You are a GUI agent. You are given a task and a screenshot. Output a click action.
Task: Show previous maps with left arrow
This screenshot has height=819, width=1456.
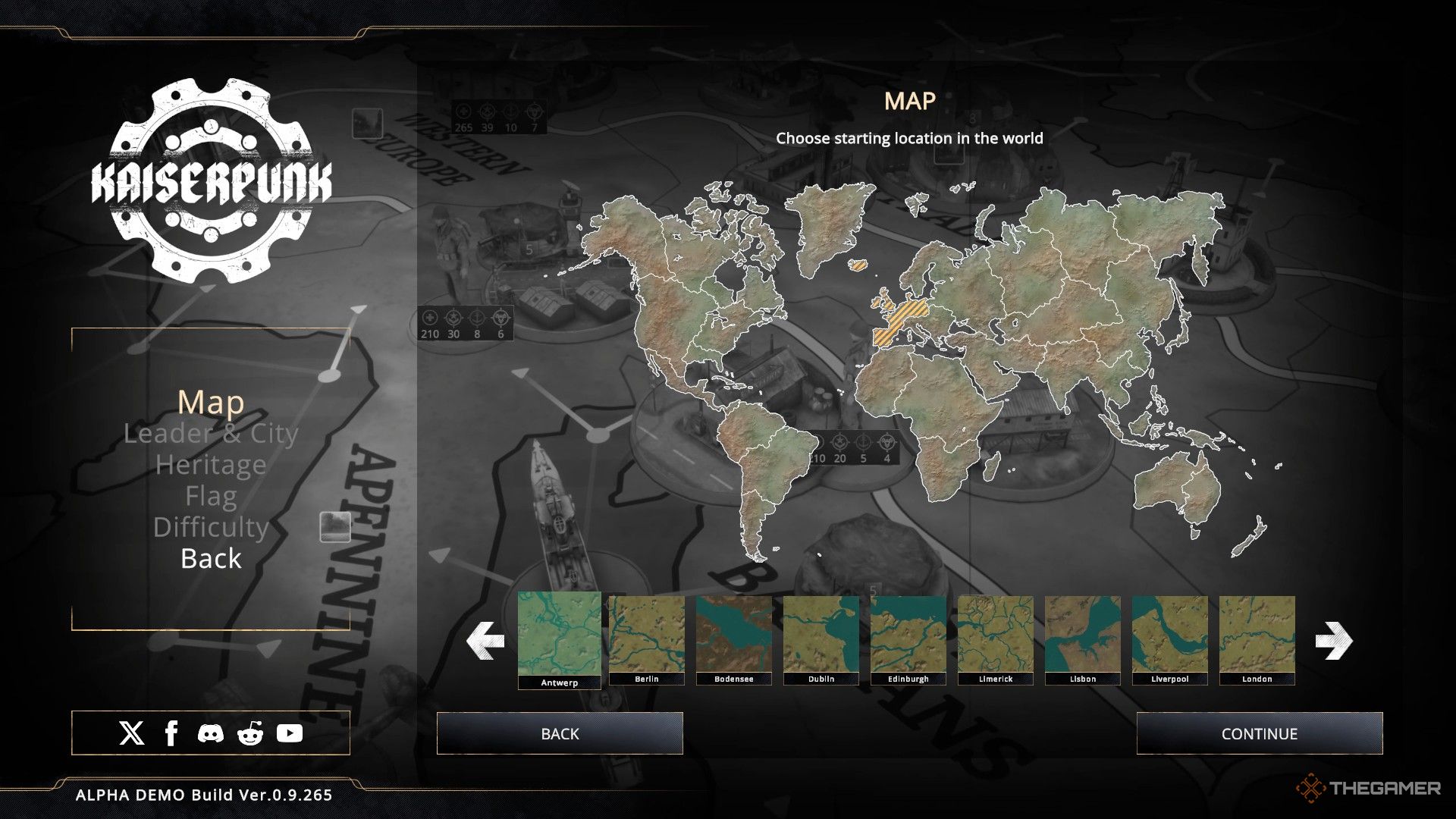[x=485, y=641]
